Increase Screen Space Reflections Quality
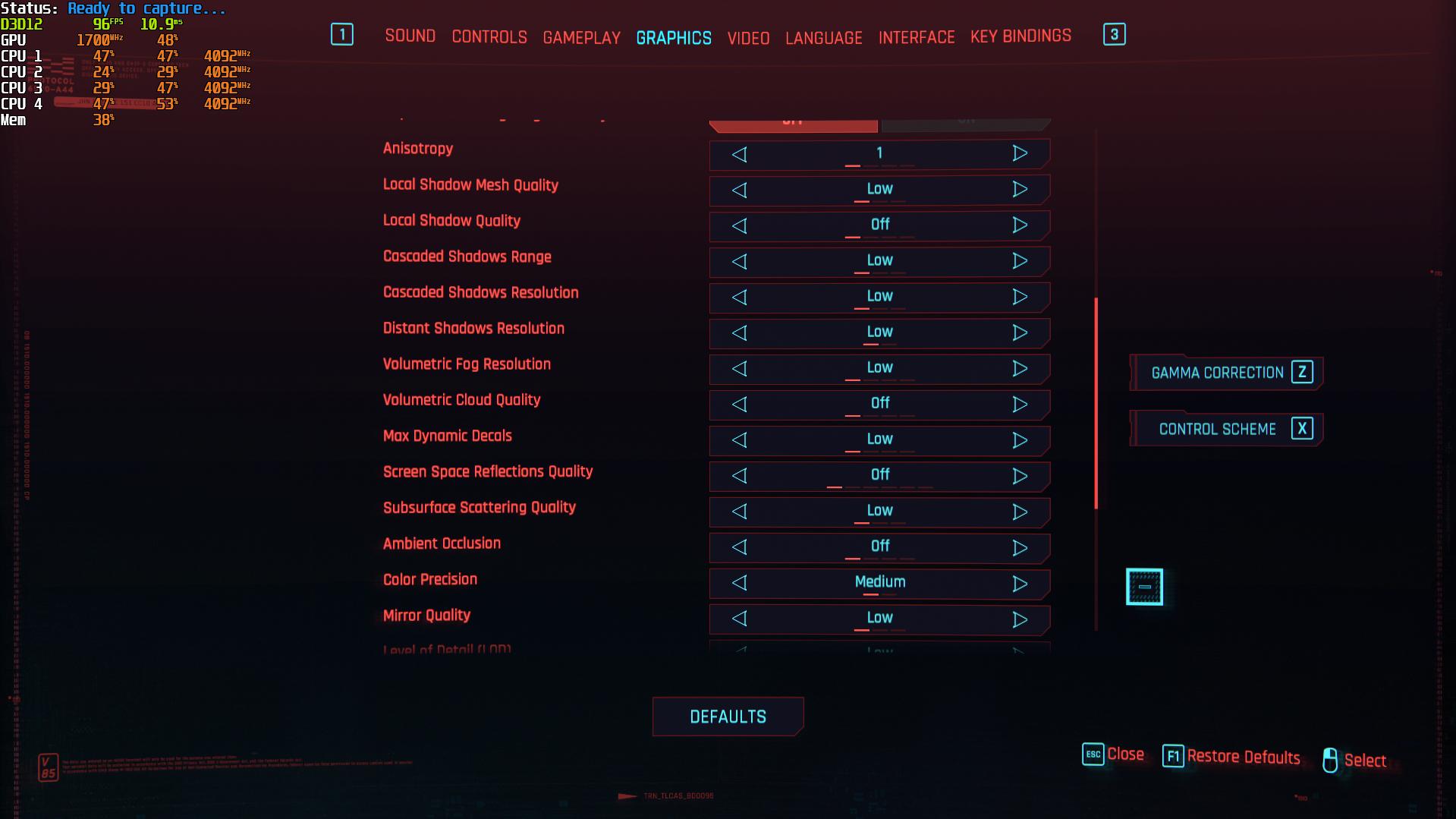Viewport: 1456px width, 819px height. point(1020,476)
